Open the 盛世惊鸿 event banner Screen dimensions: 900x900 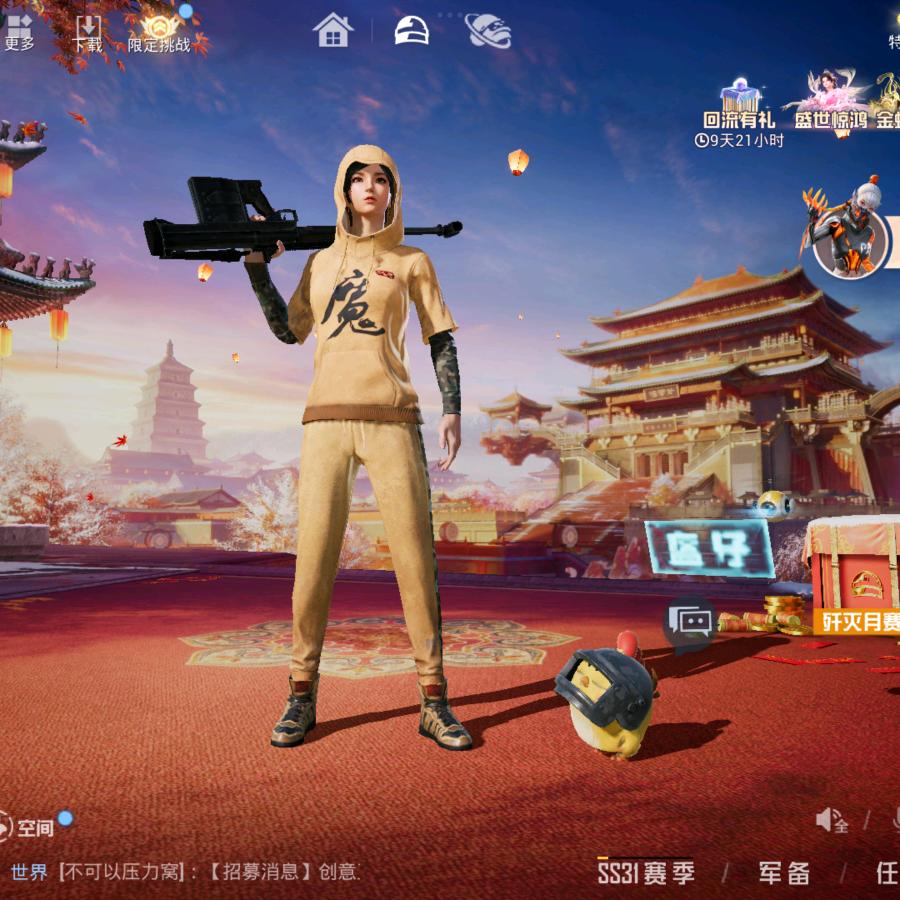828,103
